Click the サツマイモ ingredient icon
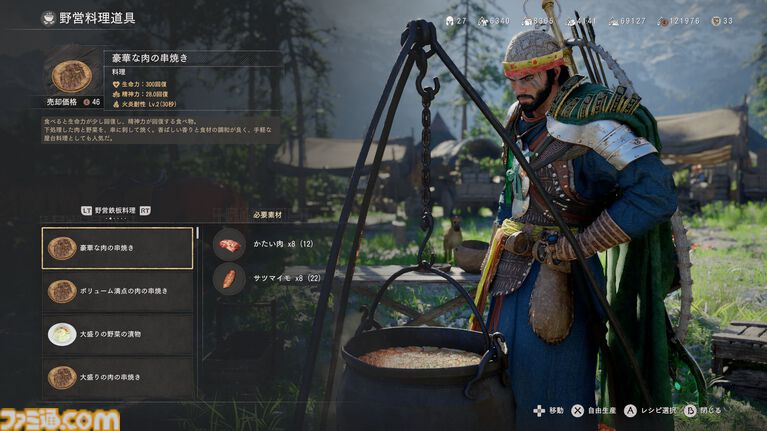Screen dimensions: 767x431 pos(229,279)
